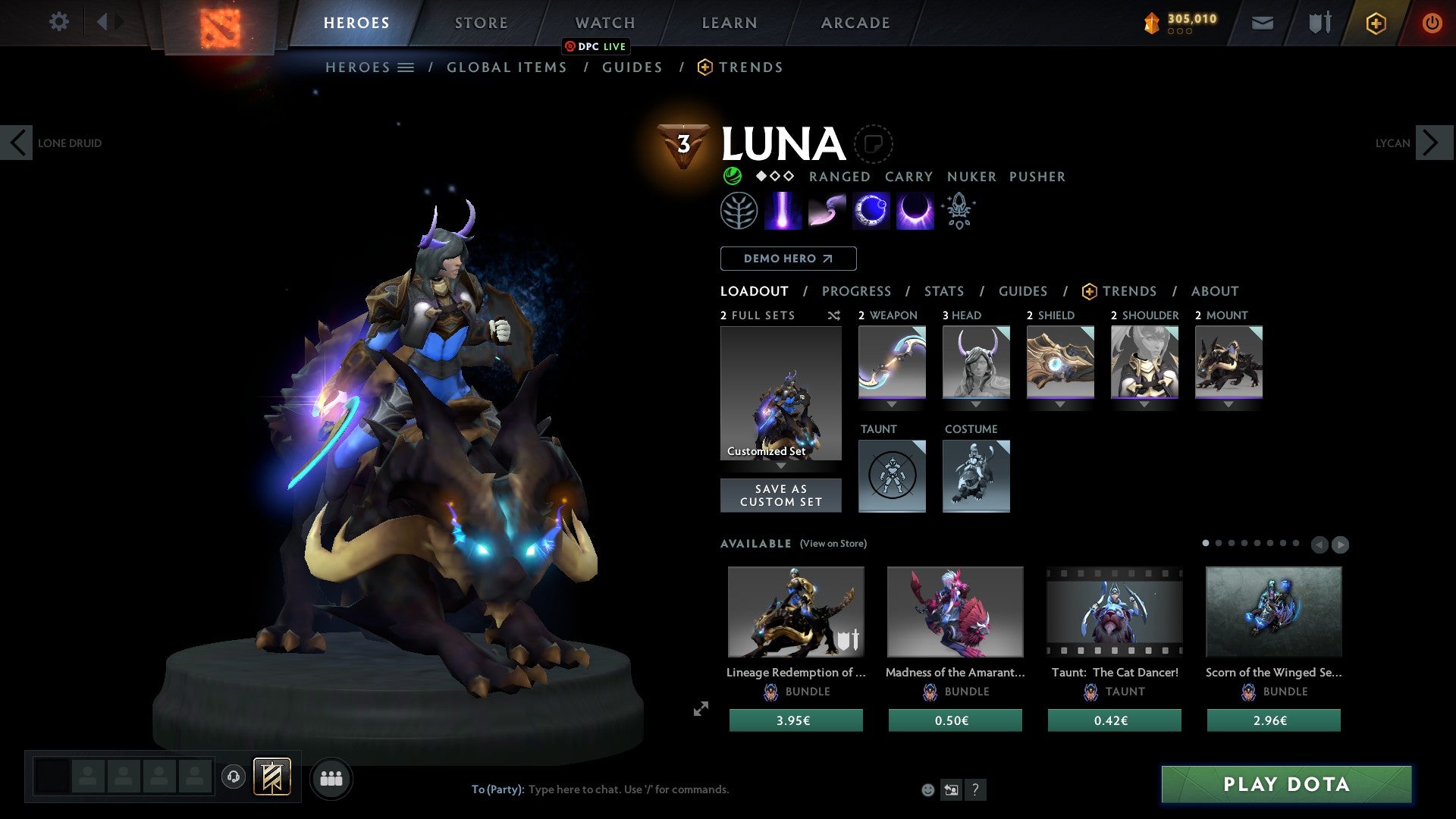Expand the Mount slot chevron
This screenshot has width=1456, height=819.
(x=1229, y=404)
